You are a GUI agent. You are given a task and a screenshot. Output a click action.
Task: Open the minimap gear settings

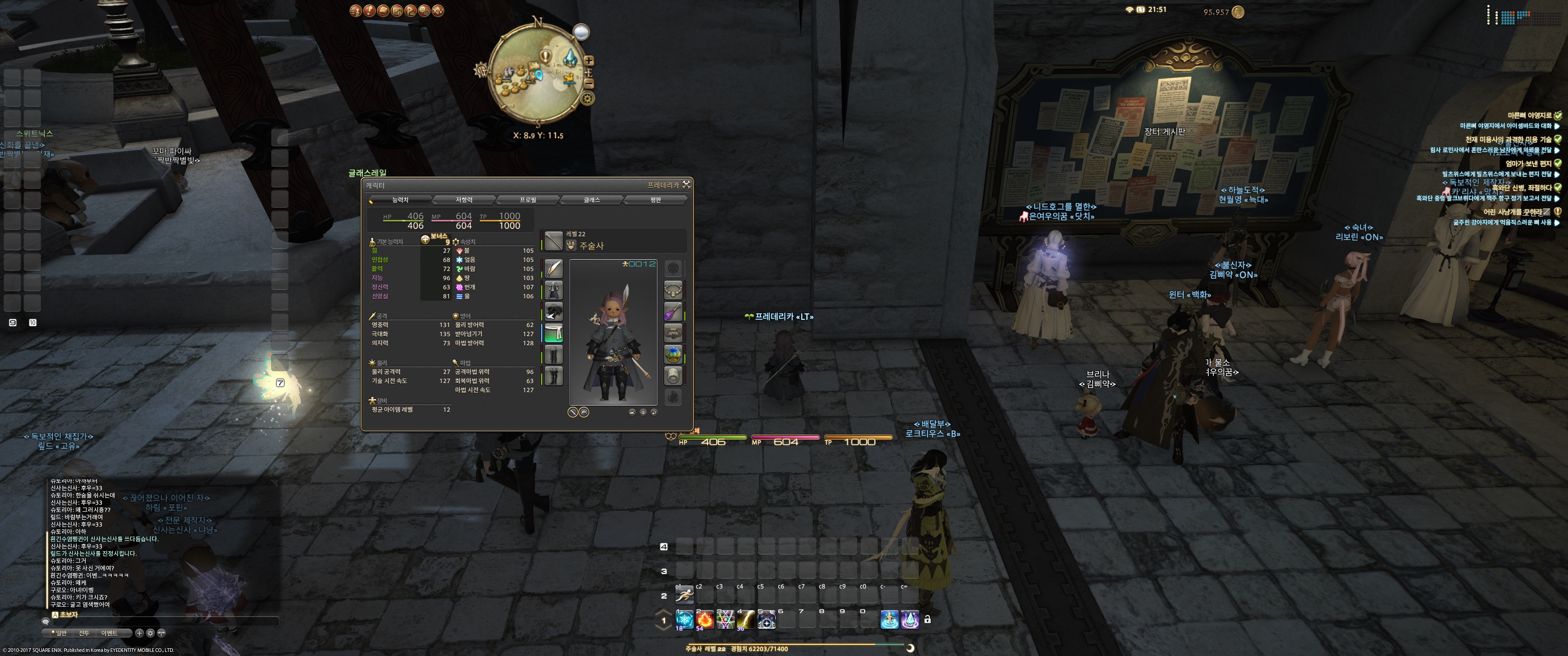(588, 98)
